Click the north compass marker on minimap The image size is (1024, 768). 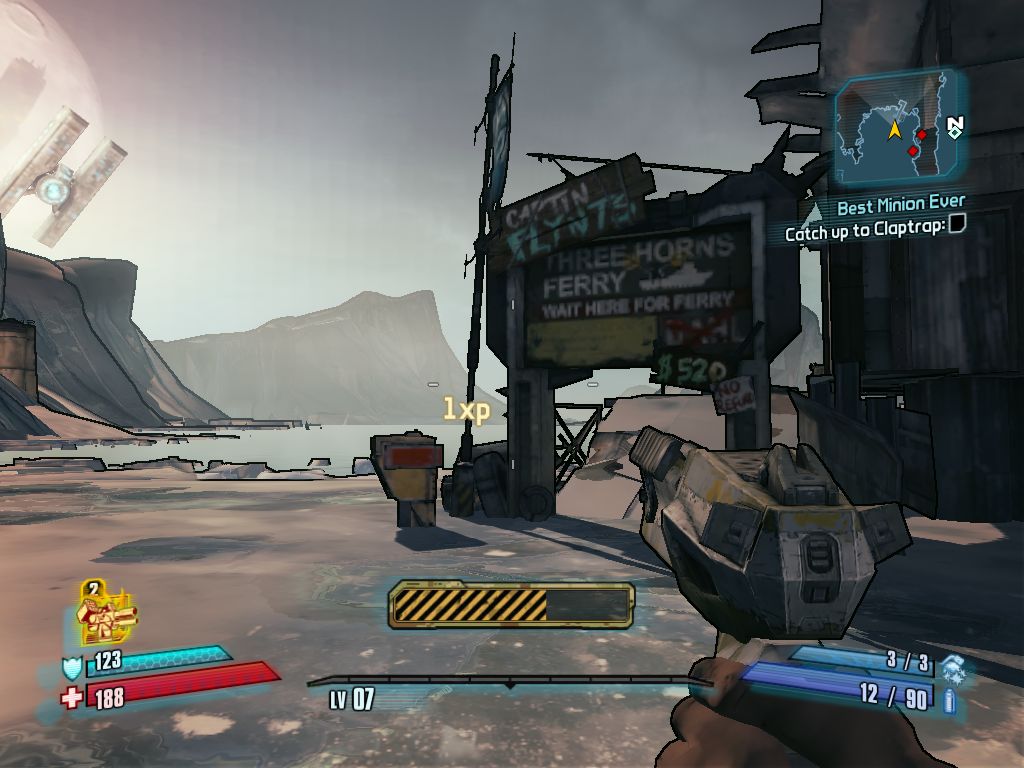click(x=955, y=127)
